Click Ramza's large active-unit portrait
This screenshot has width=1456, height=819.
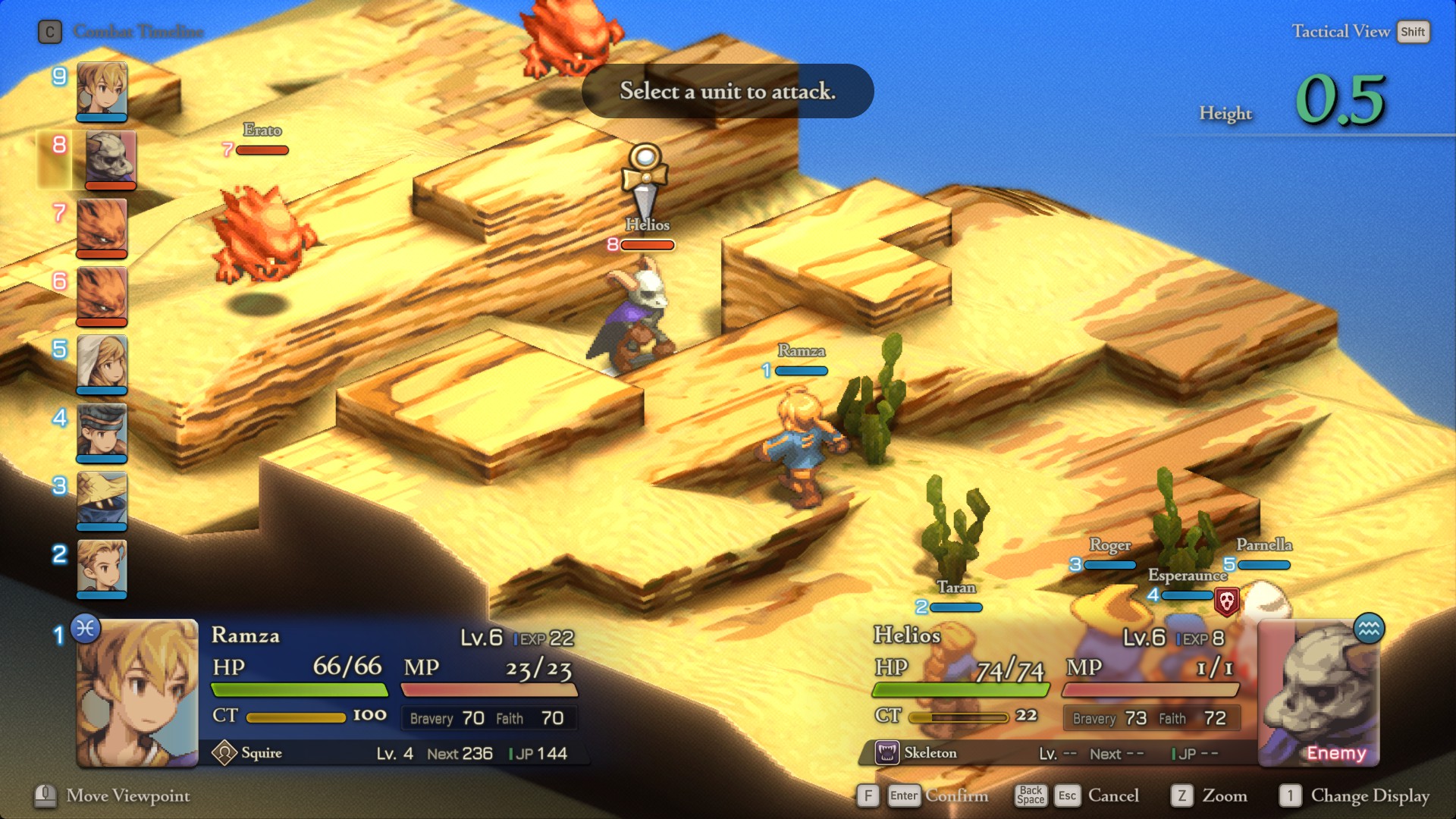tap(137, 693)
